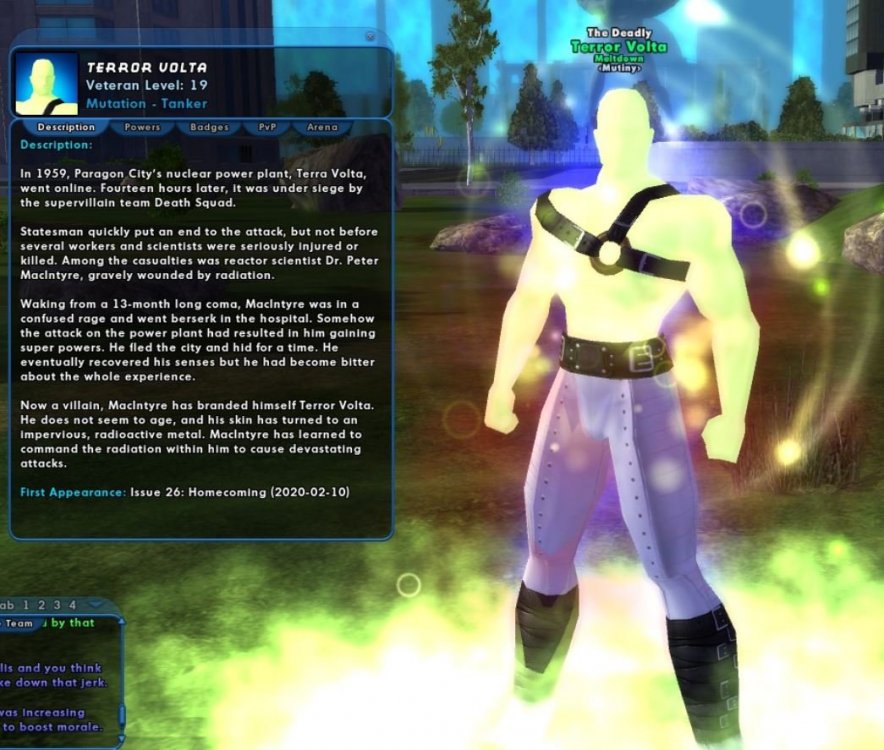
Task: Select the Team chat tab
Action: 18,623
